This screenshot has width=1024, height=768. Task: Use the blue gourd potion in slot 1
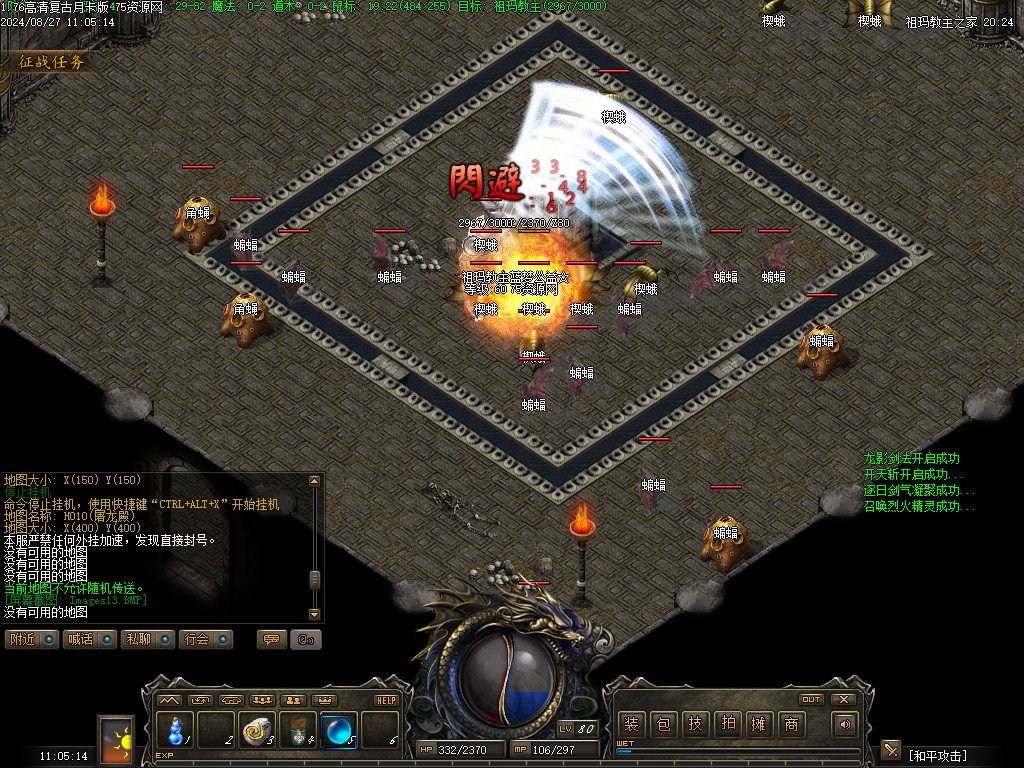point(175,729)
